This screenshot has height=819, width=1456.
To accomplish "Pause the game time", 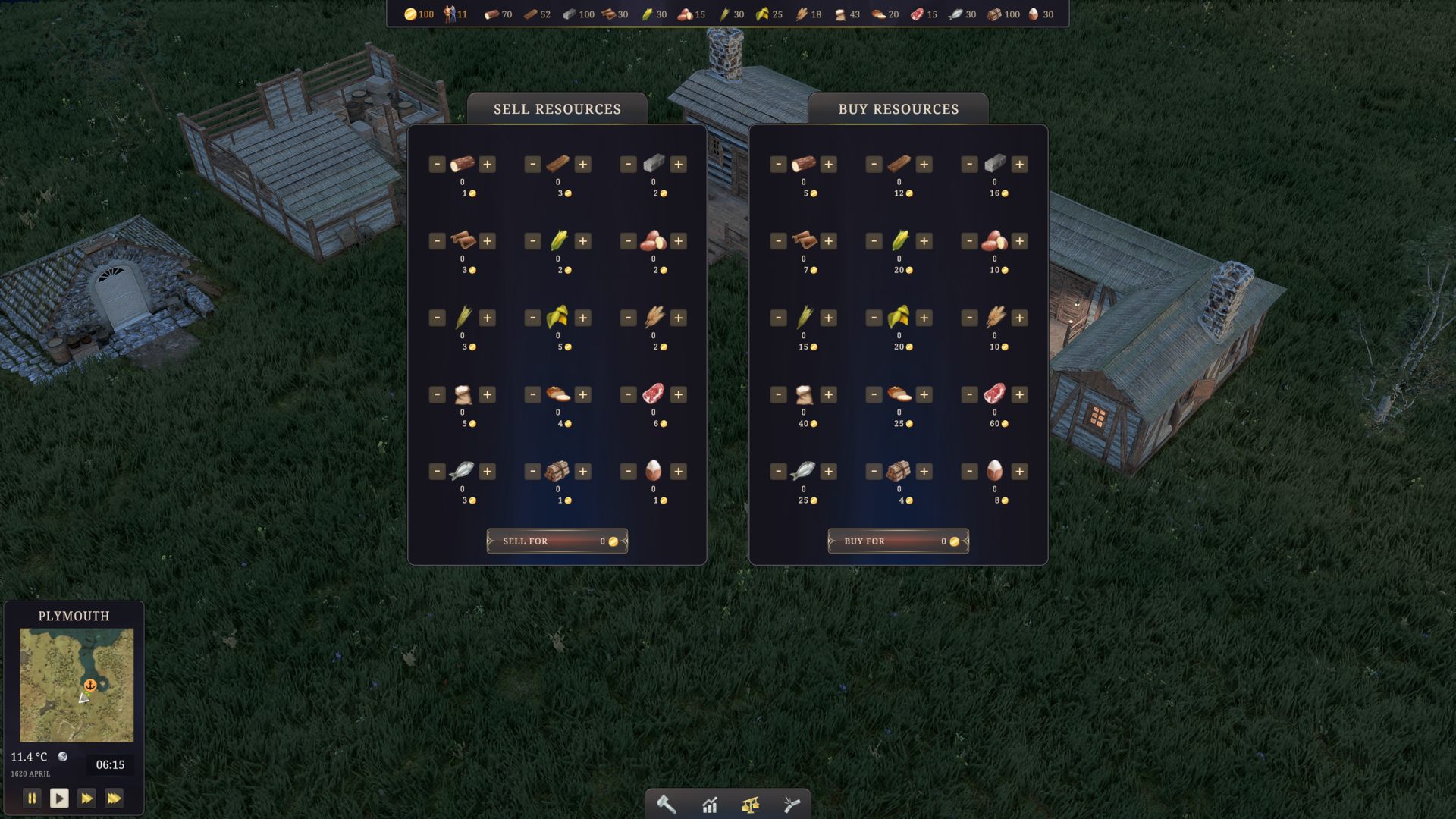I will click(x=32, y=798).
